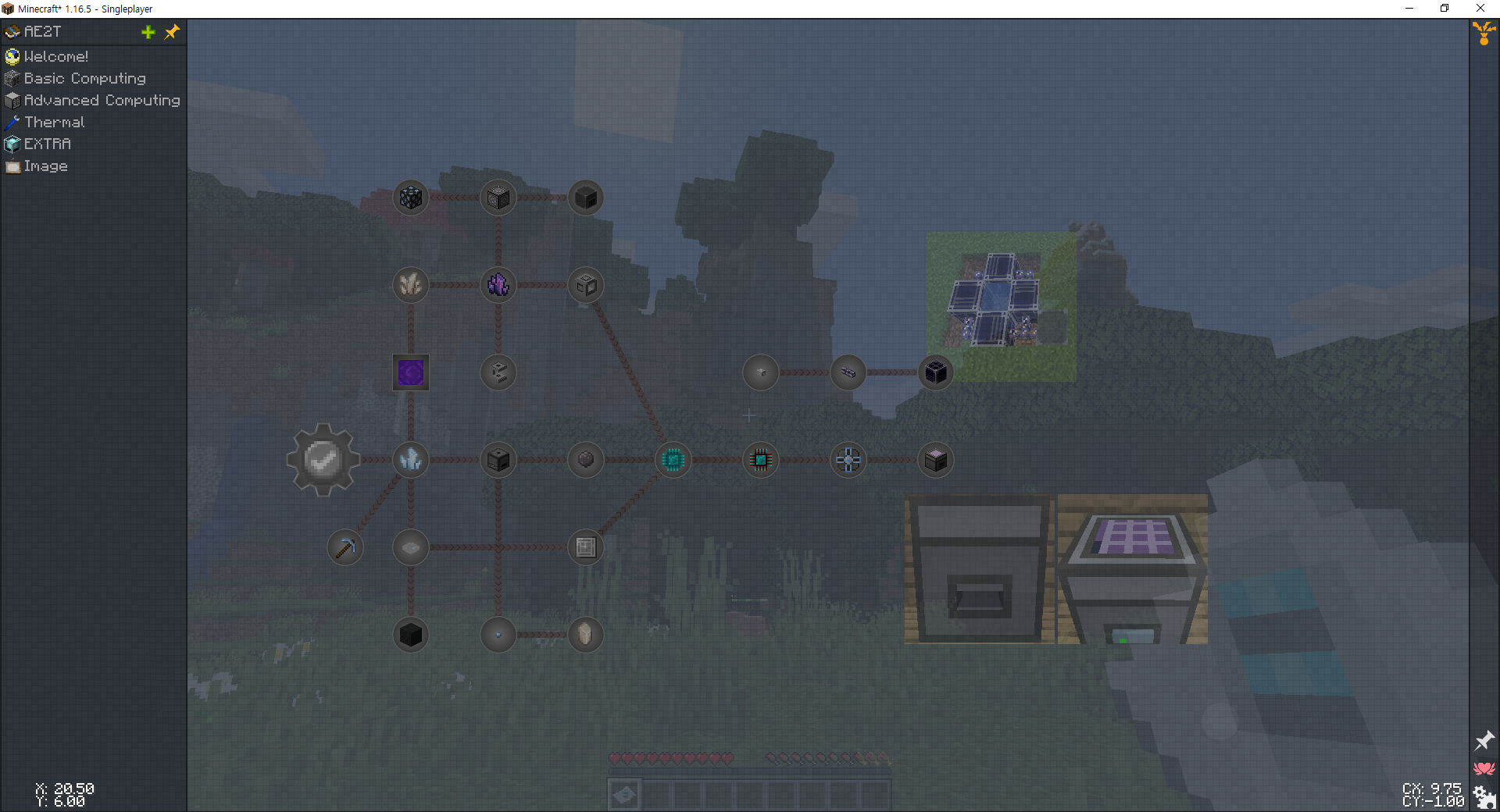Open the Engineering Processor quest node

(x=760, y=460)
